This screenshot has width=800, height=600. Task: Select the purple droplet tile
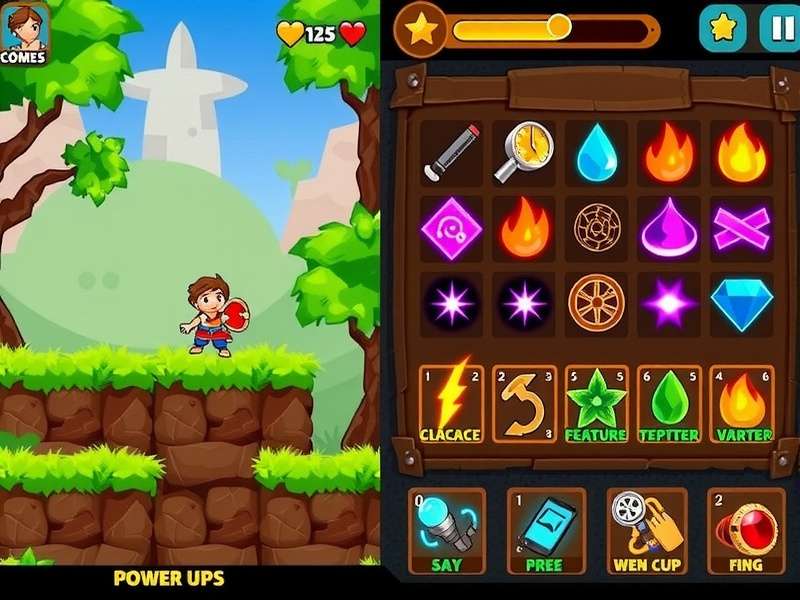[x=669, y=228]
